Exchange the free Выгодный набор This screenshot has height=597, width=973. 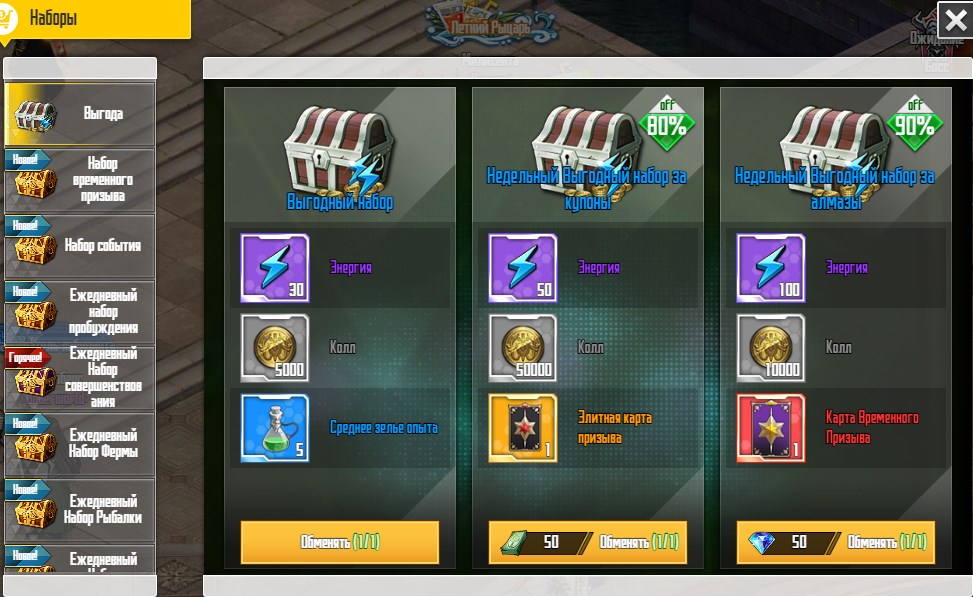(340, 542)
